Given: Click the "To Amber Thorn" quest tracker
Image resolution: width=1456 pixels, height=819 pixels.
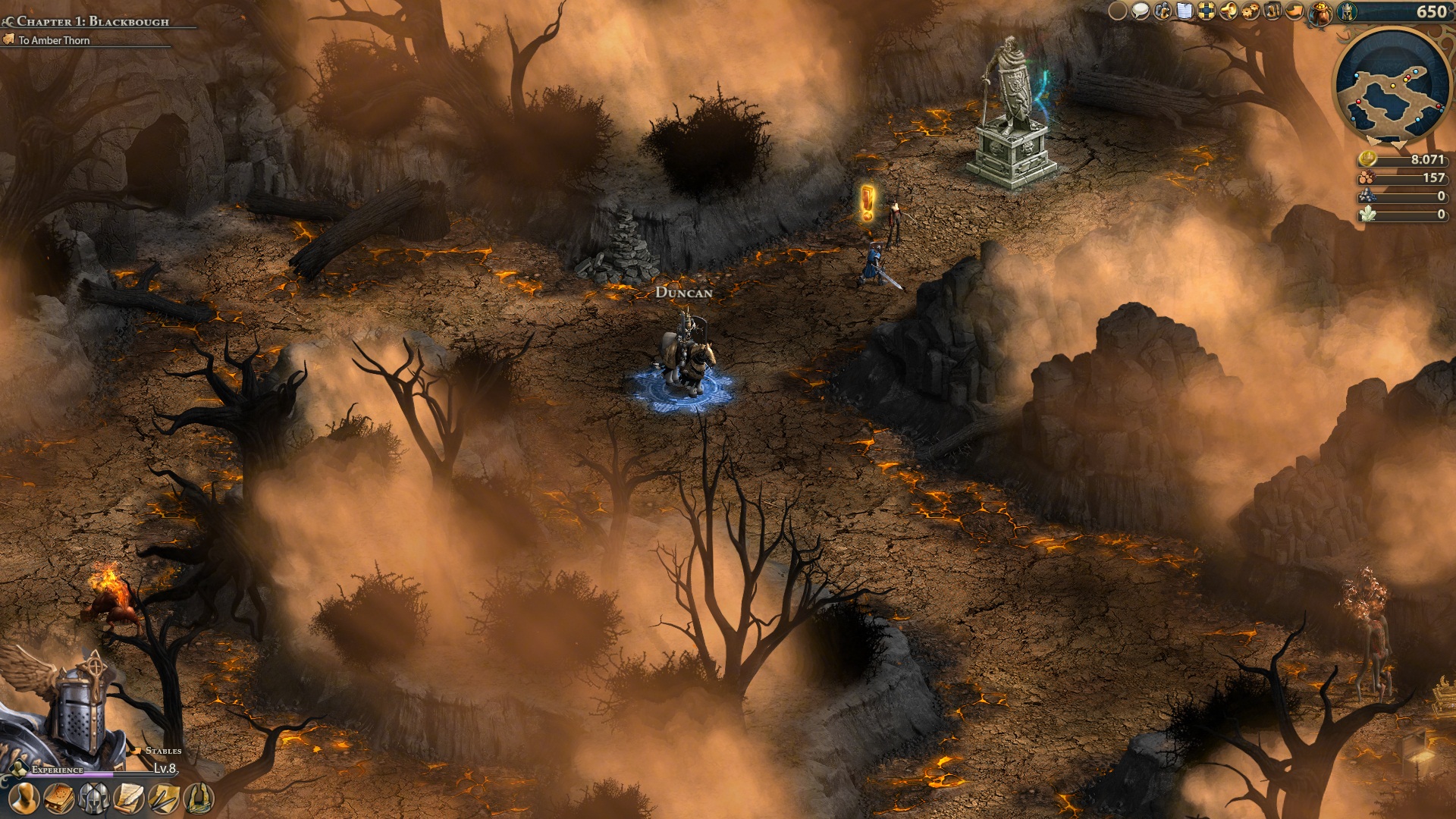Looking at the screenshot, I should pos(54,40).
